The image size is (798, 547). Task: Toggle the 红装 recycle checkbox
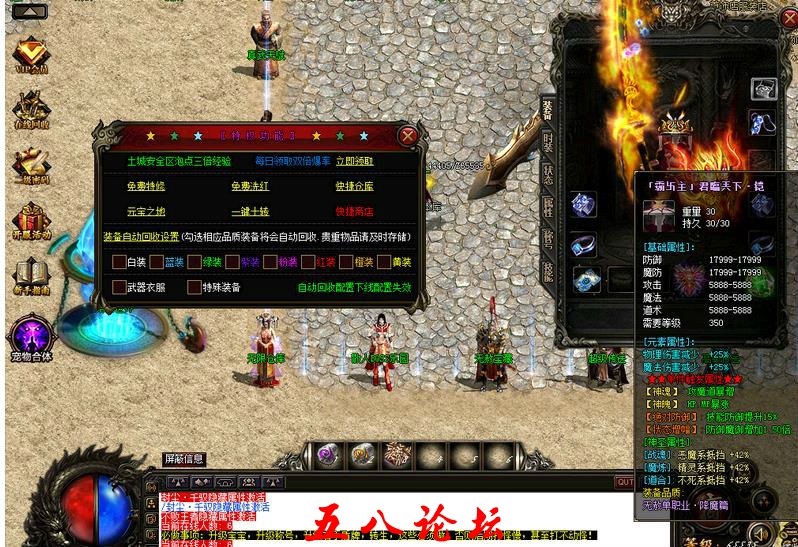[x=308, y=262]
